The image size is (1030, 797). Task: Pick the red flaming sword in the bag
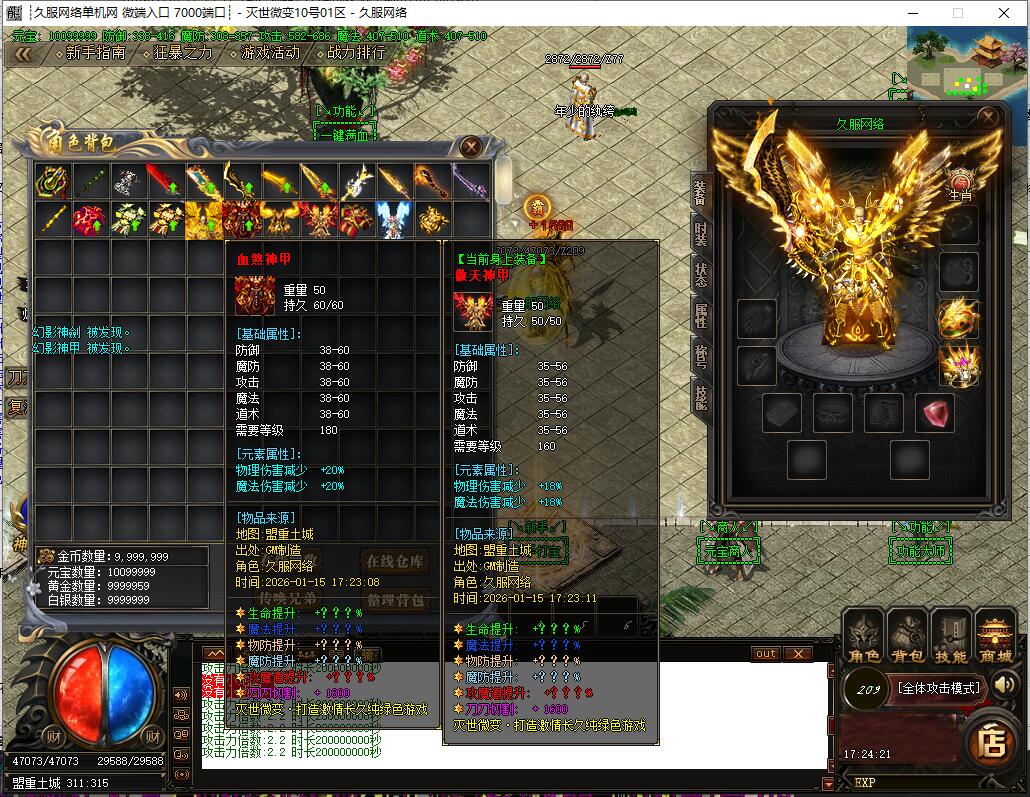[x=164, y=181]
